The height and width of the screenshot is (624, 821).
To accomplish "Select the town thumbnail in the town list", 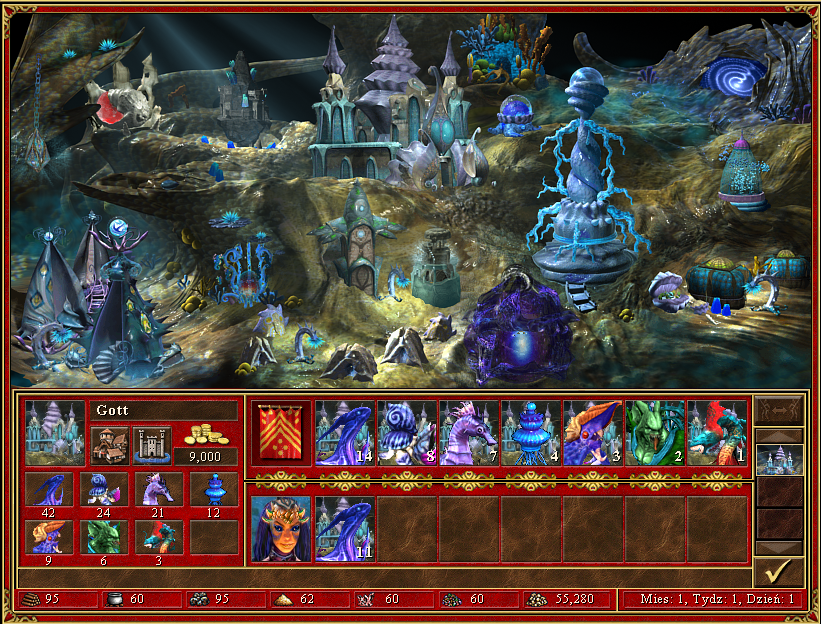I will click(x=778, y=459).
